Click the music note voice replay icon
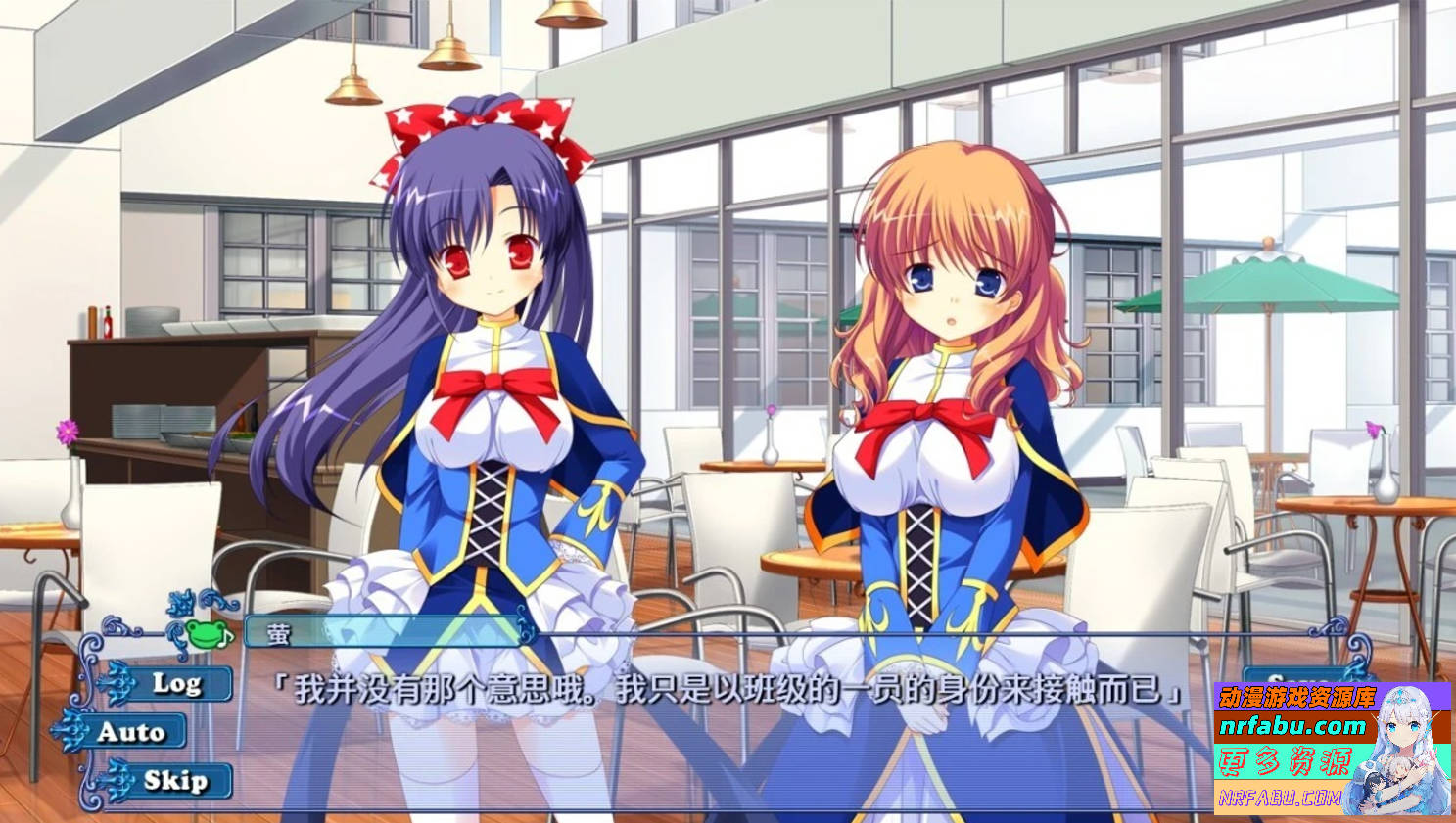The width and height of the screenshot is (1456, 823). point(226,638)
